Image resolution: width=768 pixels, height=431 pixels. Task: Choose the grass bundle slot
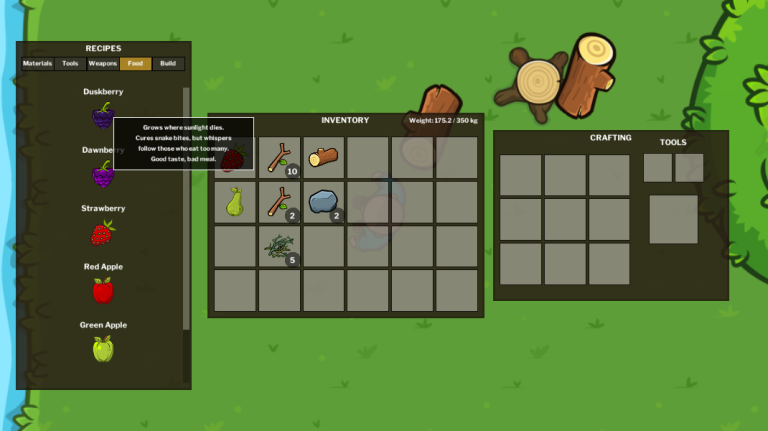pos(280,246)
